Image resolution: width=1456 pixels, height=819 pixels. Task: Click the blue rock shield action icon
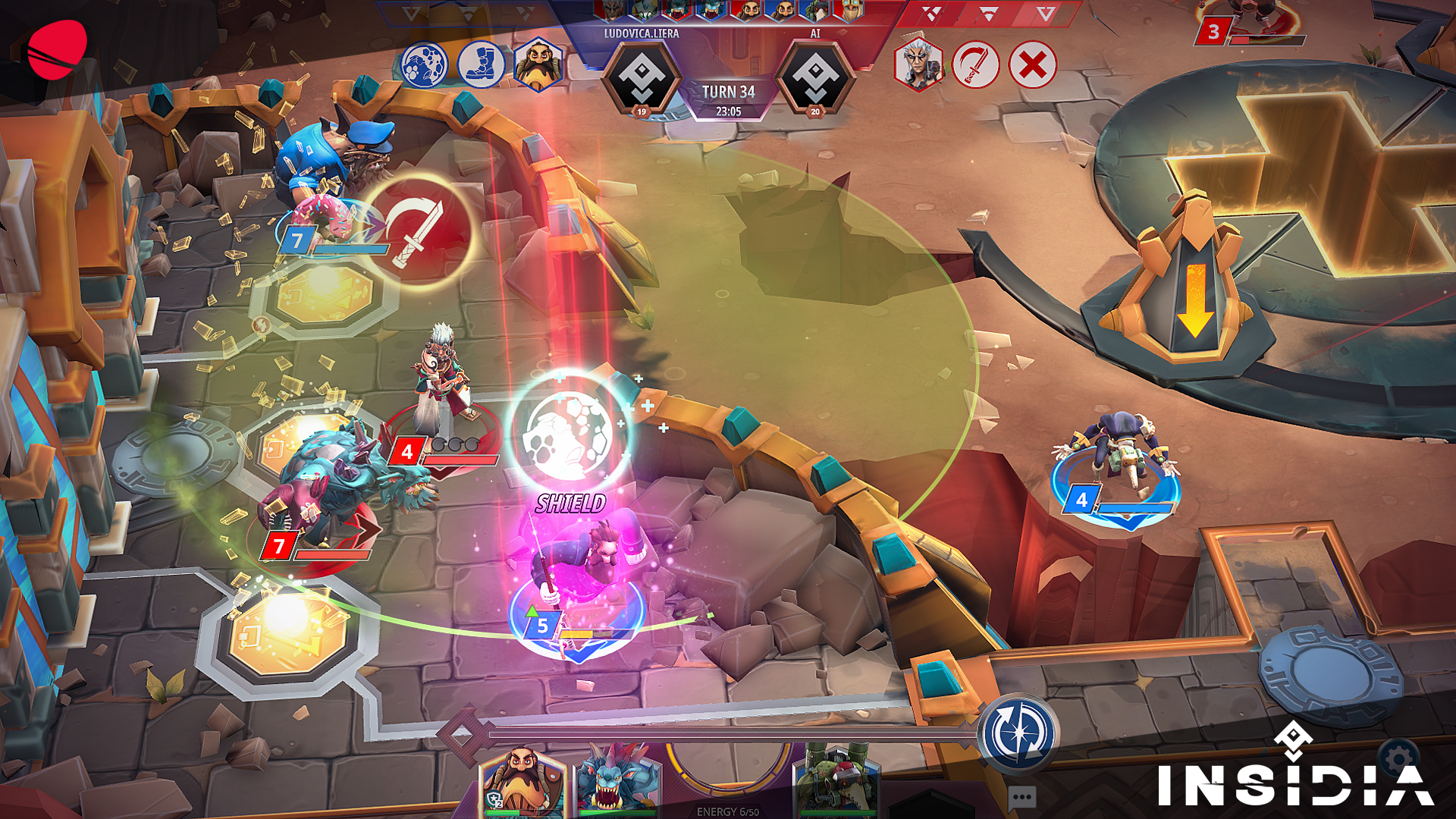pos(424,65)
